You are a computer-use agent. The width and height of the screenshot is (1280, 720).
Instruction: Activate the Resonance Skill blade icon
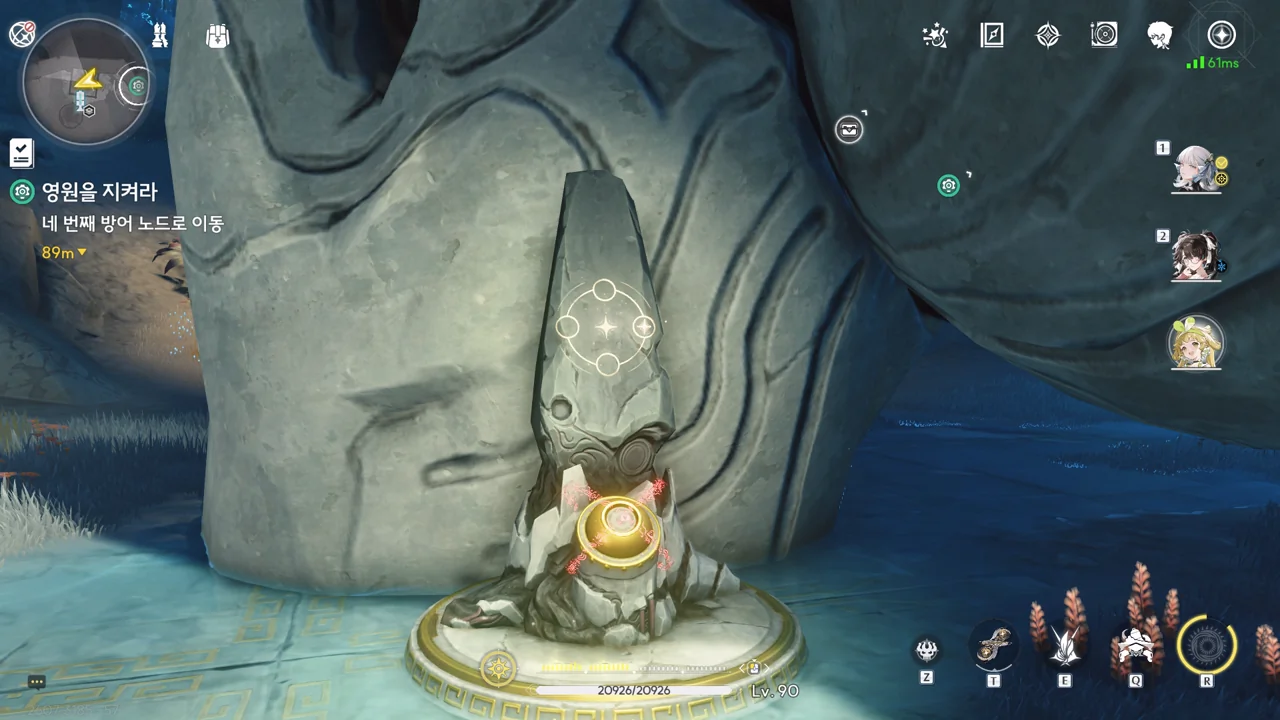[x=1064, y=647]
